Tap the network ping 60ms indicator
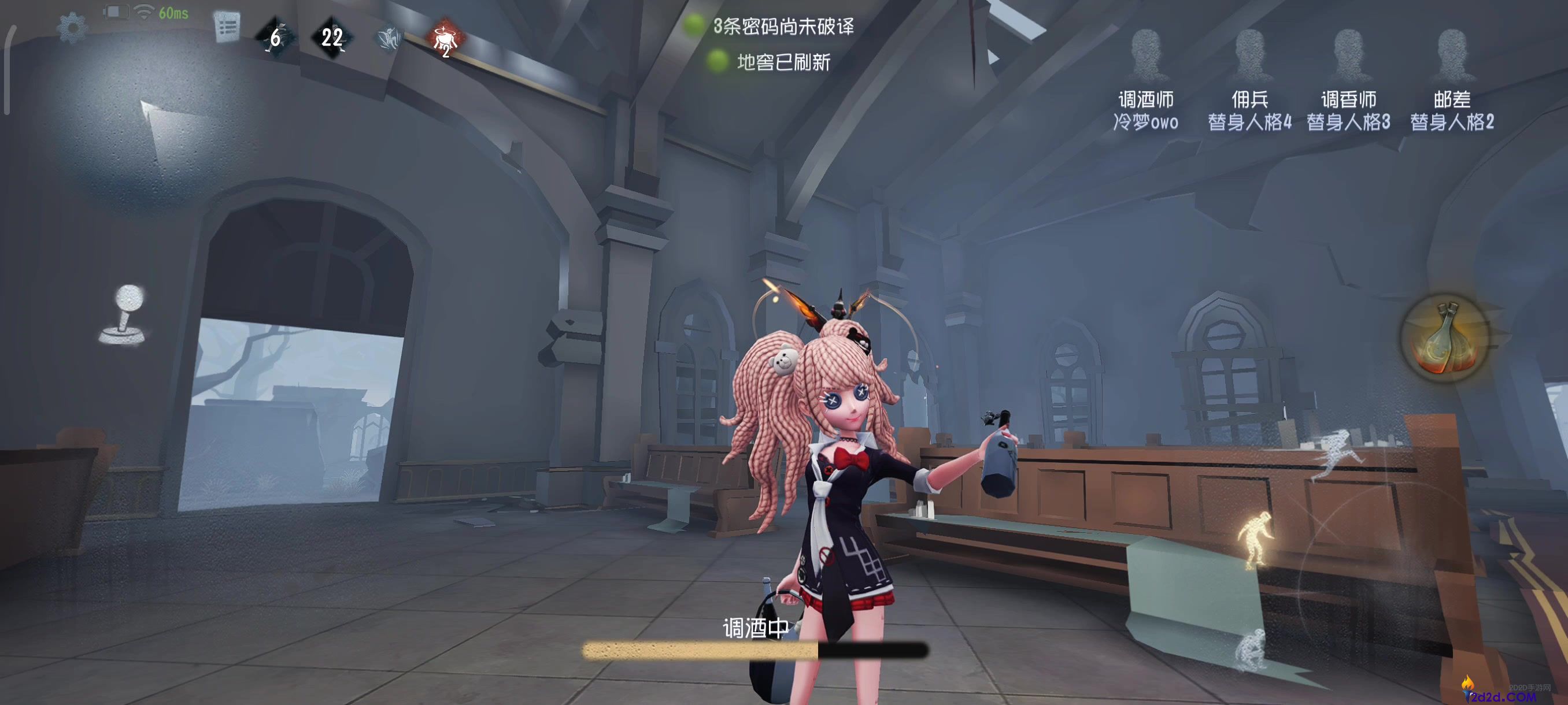Viewport: 1568px width, 705px height. (x=173, y=12)
